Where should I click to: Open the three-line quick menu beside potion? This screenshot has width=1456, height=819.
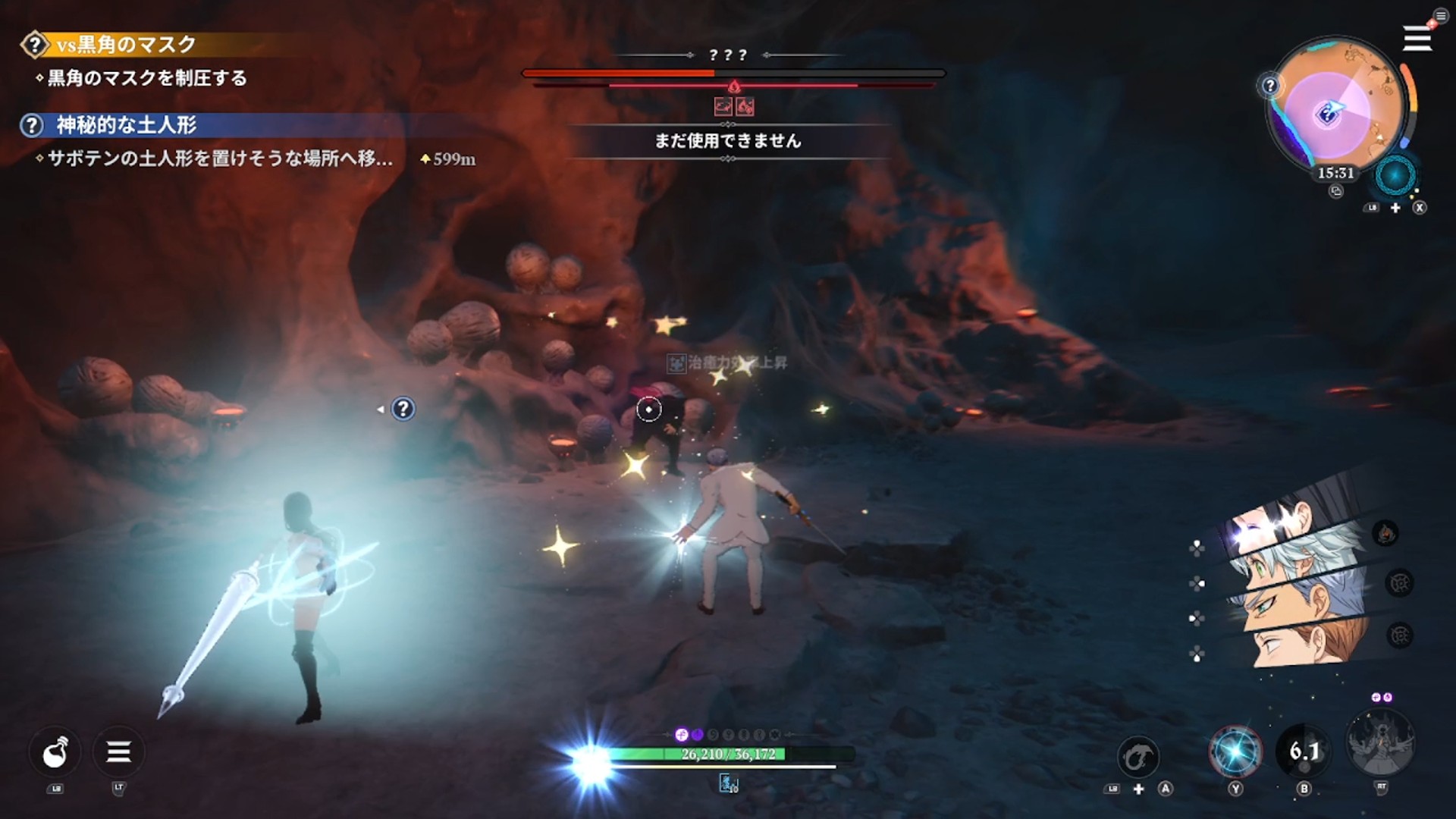click(x=118, y=752)
